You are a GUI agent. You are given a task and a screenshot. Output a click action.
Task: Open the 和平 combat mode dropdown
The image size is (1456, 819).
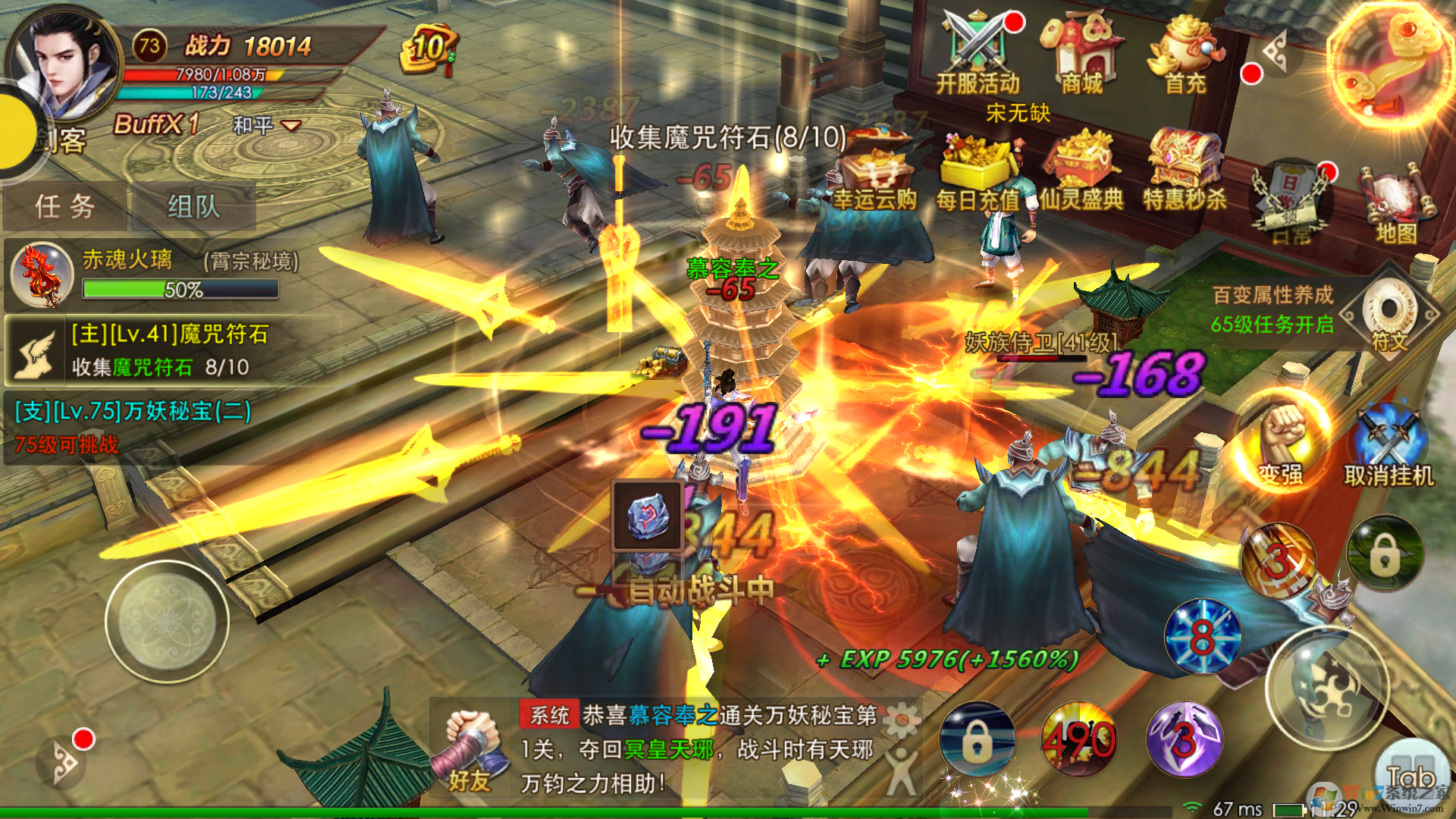[267, 125]
